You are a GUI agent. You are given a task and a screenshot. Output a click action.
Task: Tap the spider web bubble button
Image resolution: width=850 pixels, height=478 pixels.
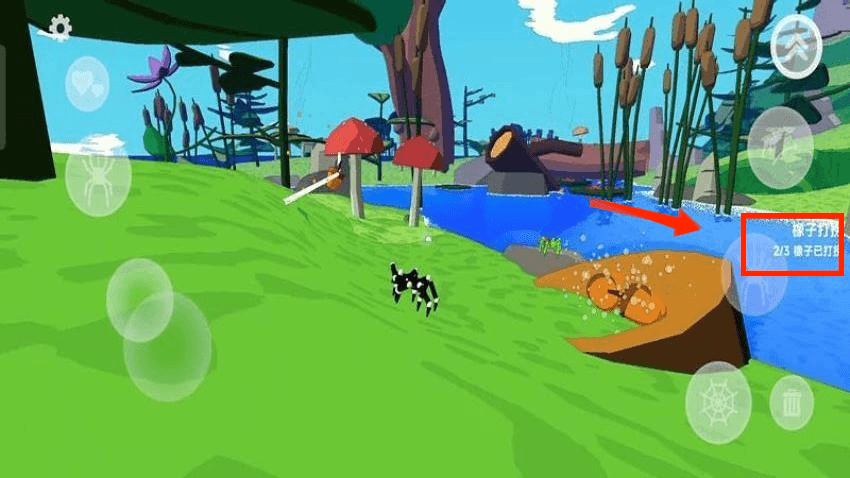718,402
